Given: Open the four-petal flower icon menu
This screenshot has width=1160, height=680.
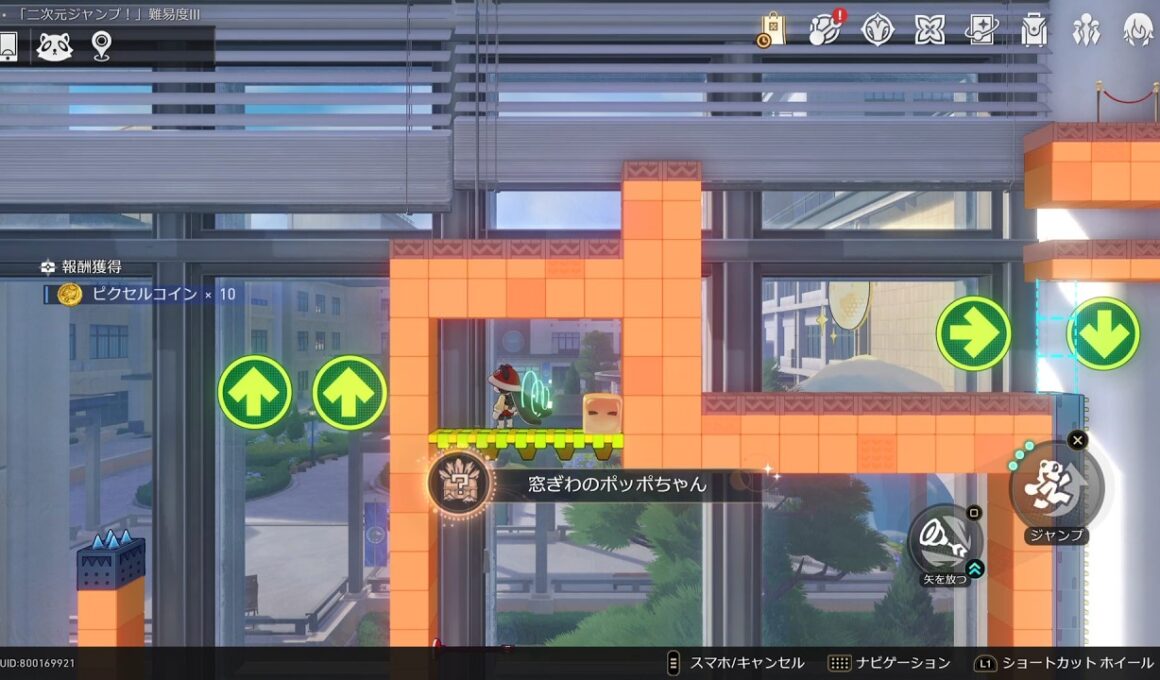Looking at the screenshot, I should (930, 29).
